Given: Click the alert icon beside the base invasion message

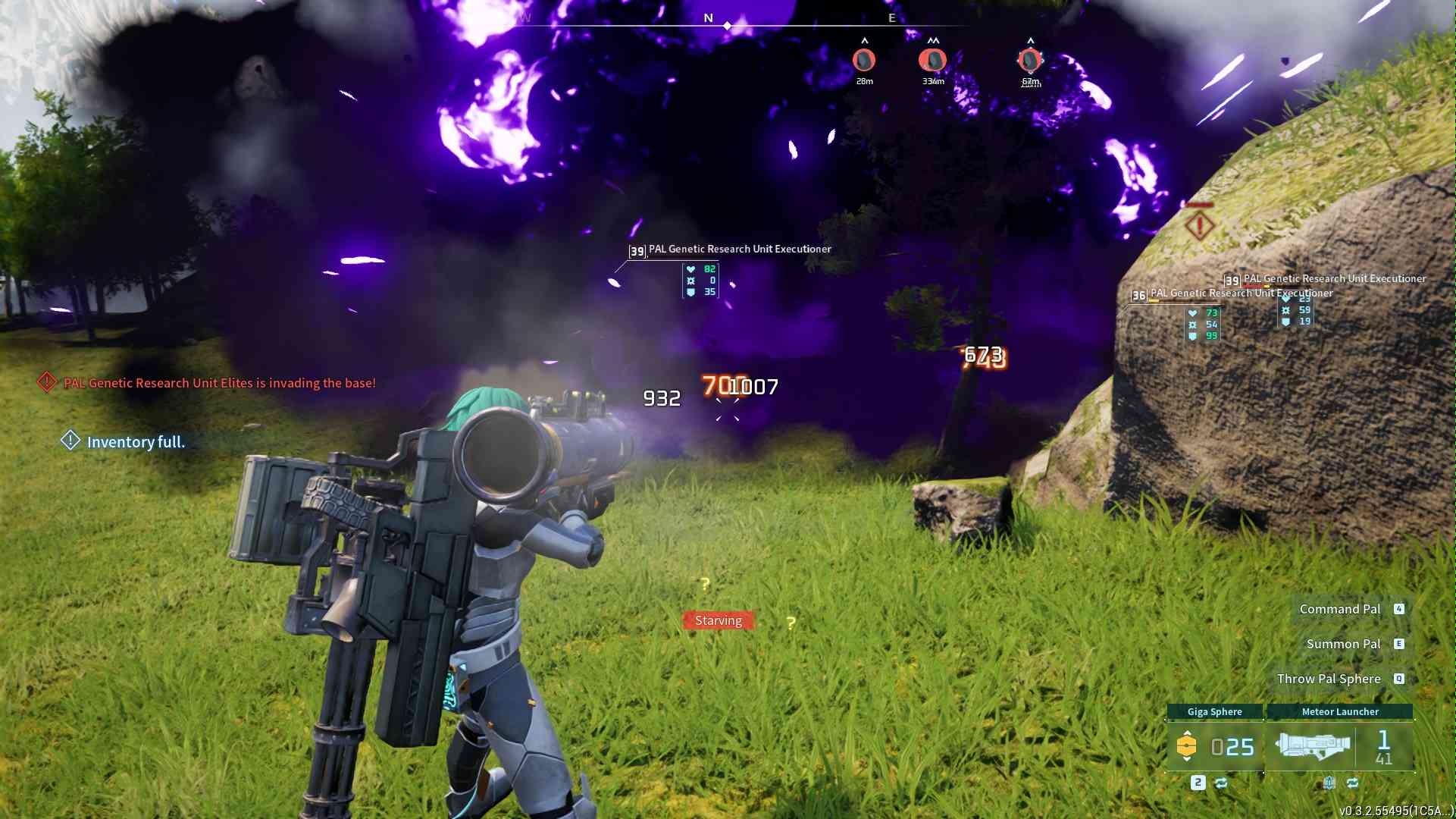Looking at the screenshot, I should point(45,383).
